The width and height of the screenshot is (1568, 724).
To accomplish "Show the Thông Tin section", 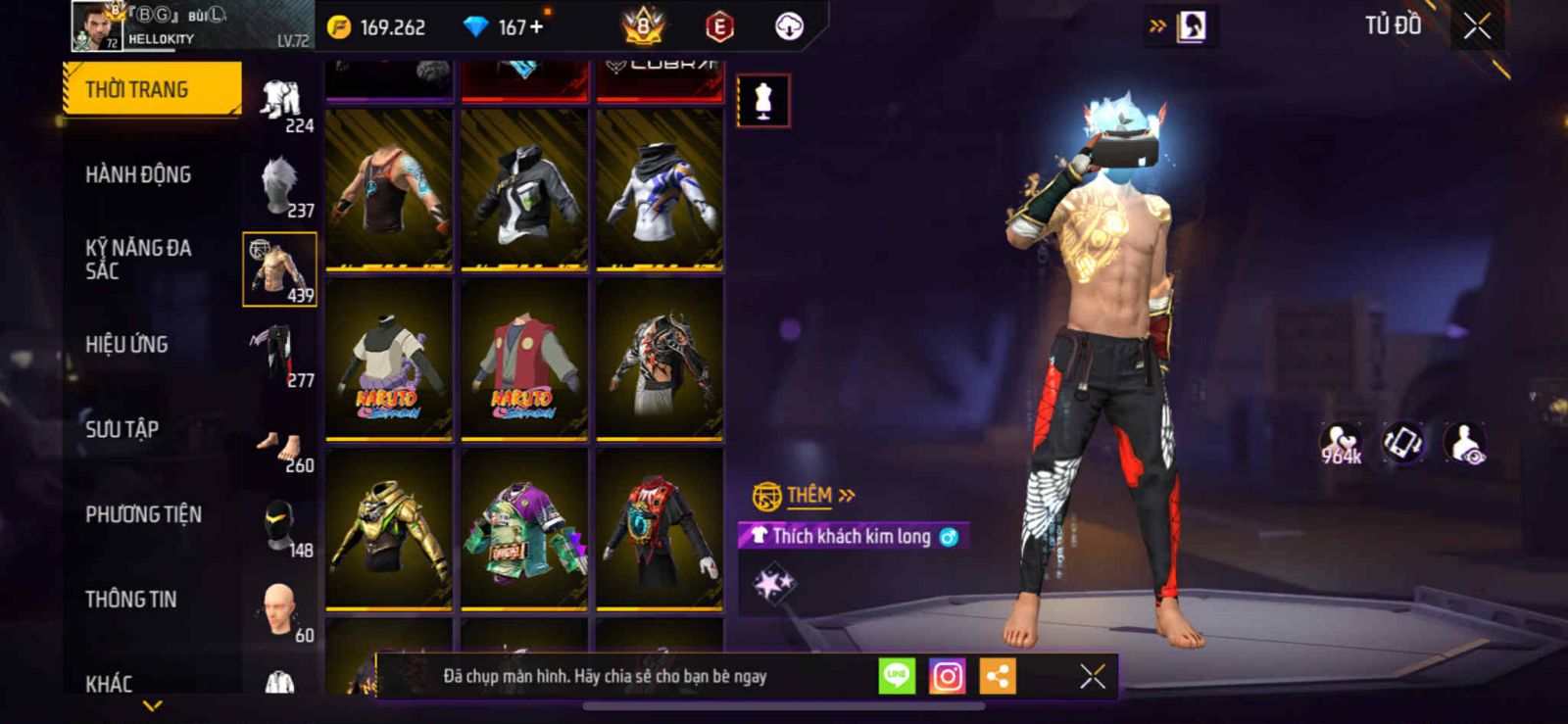I will [130, 599].
